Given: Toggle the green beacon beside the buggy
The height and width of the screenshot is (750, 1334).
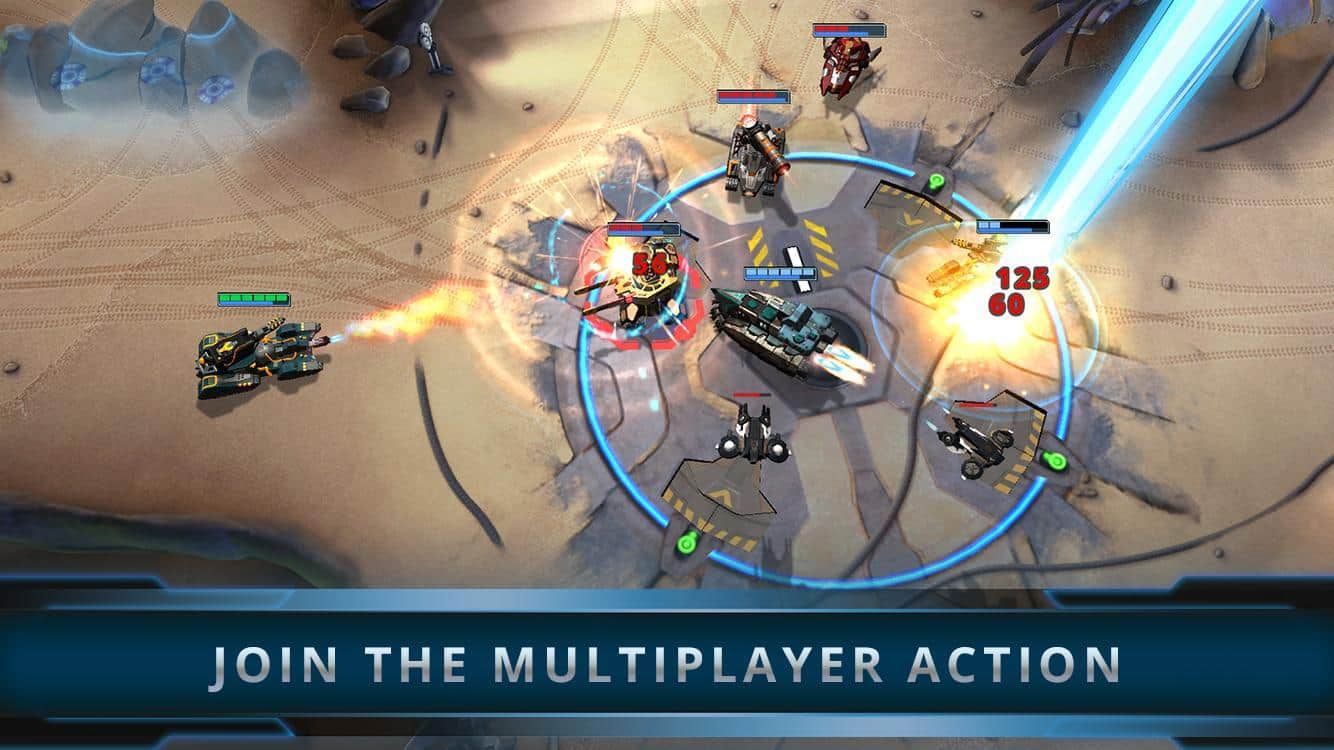Looking at the screenshot, I should pos(1055,462).
